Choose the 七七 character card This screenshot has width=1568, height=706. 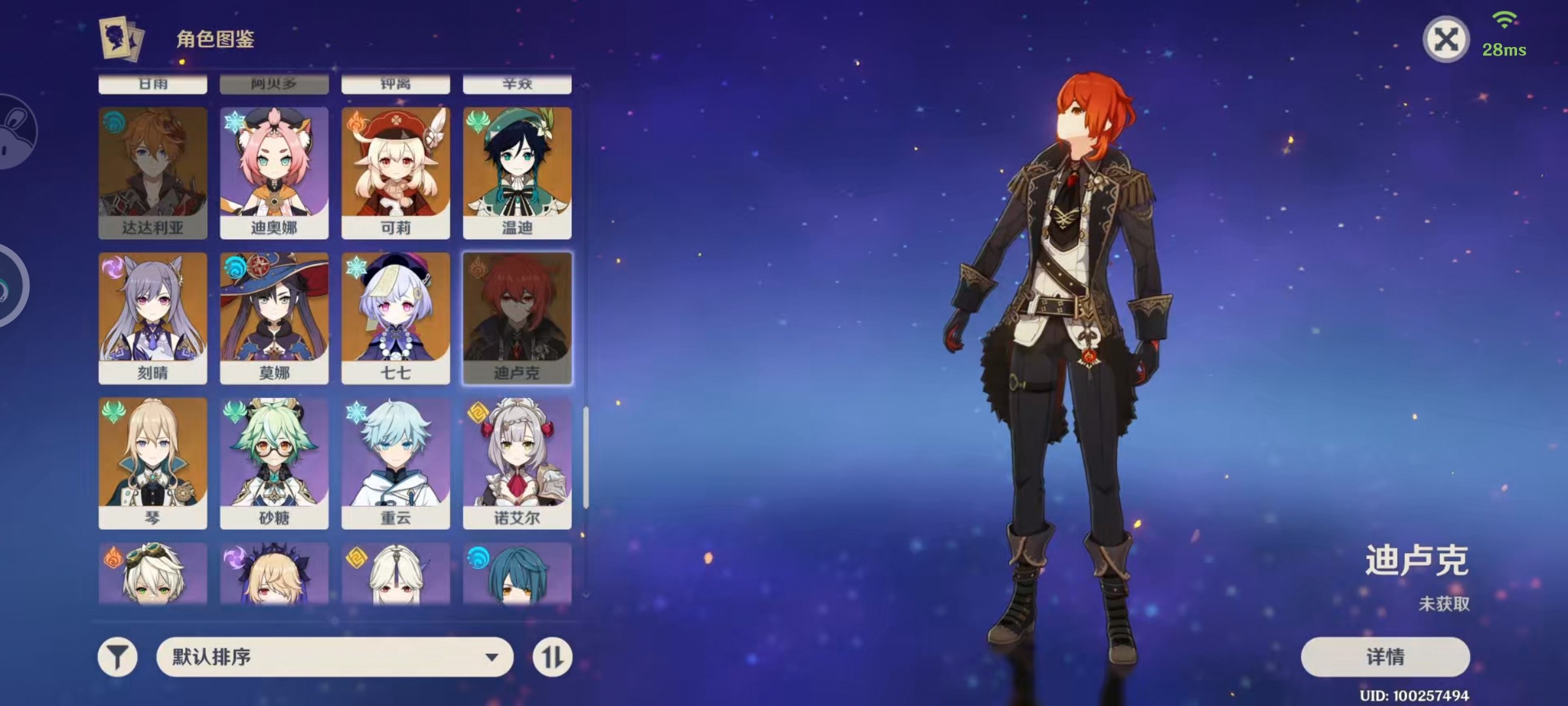pyautogui.click(x=396, y=318)
